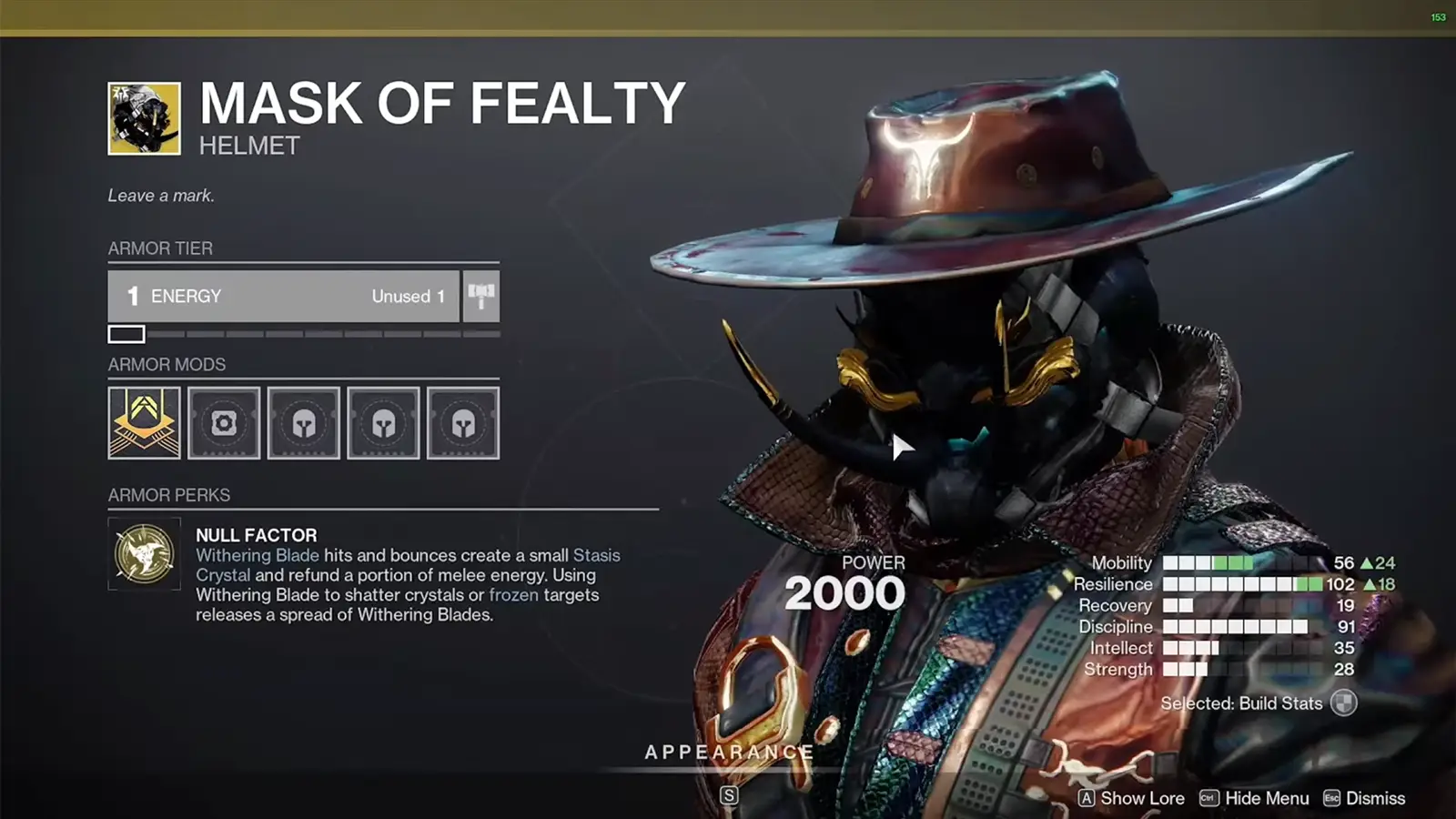Image resolution: width=1456 pixels, height=819 pixels.
Task: Select the first armor mod socket with gold ornament
Action: (143, 422)
